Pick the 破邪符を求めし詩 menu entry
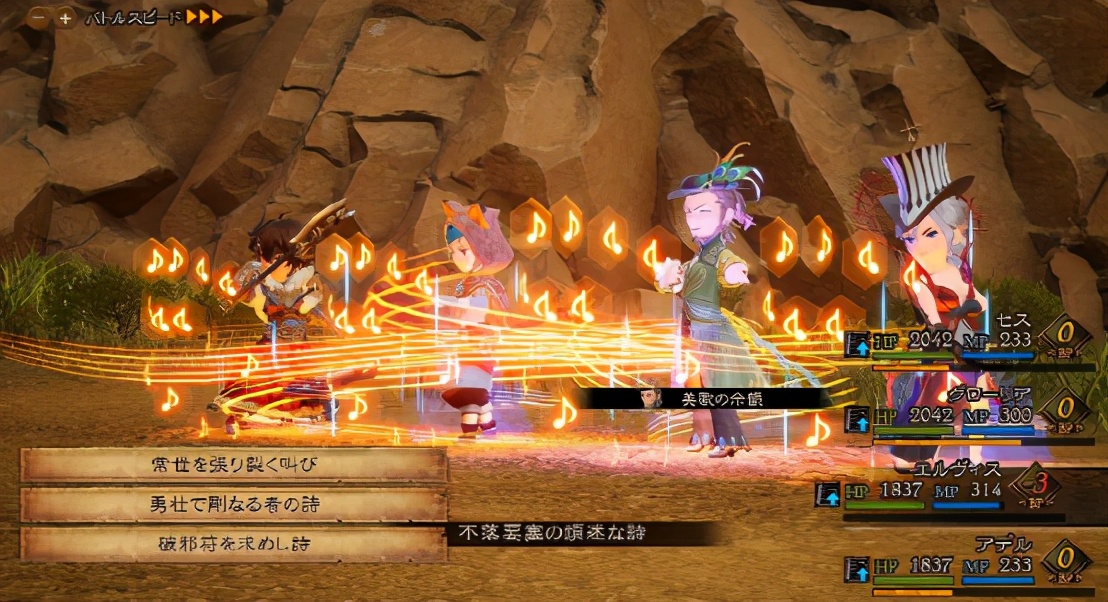The height and width of the screenshot is (602, 1108). 233,544
